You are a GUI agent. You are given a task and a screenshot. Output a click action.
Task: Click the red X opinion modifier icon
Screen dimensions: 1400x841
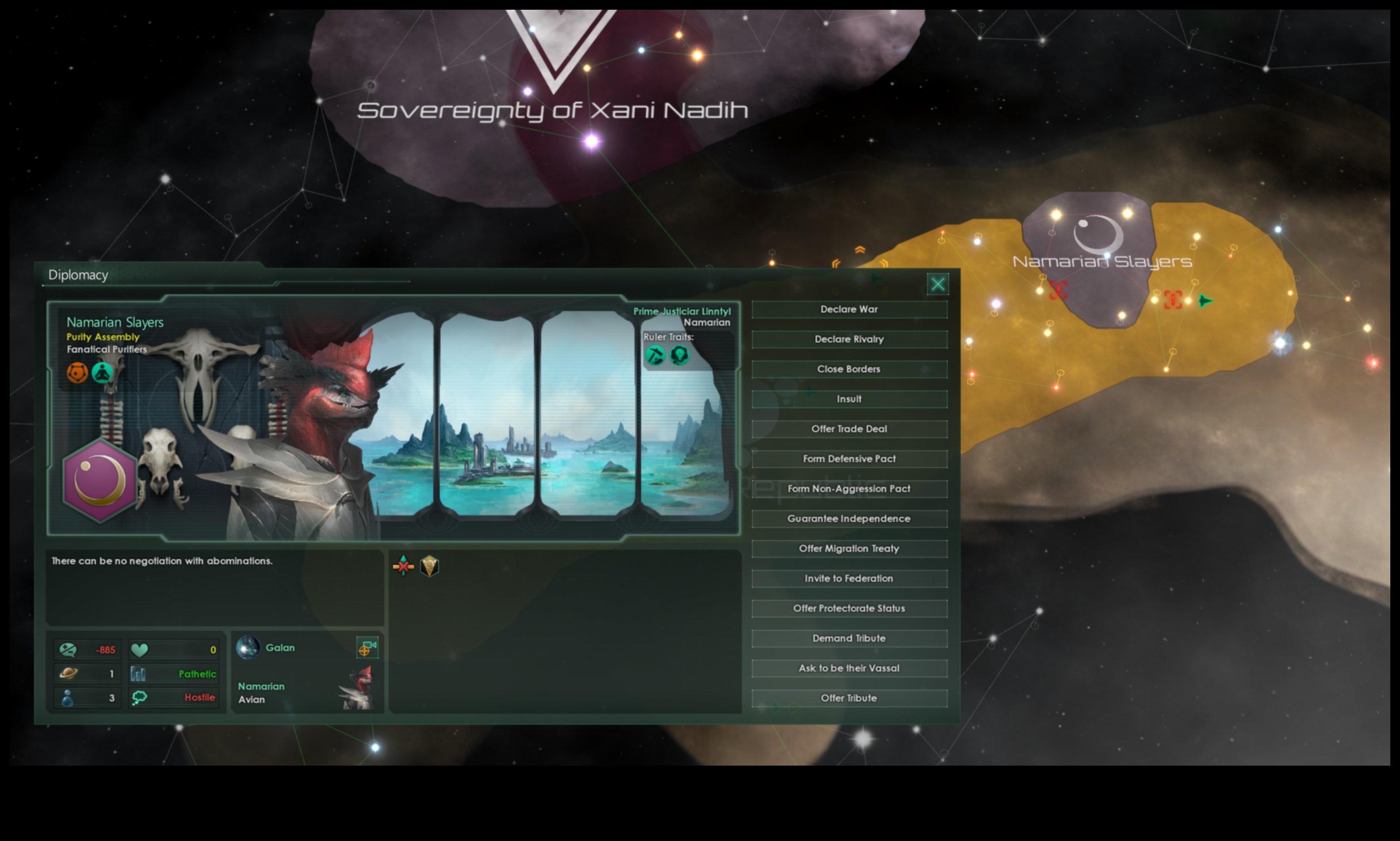402,566
